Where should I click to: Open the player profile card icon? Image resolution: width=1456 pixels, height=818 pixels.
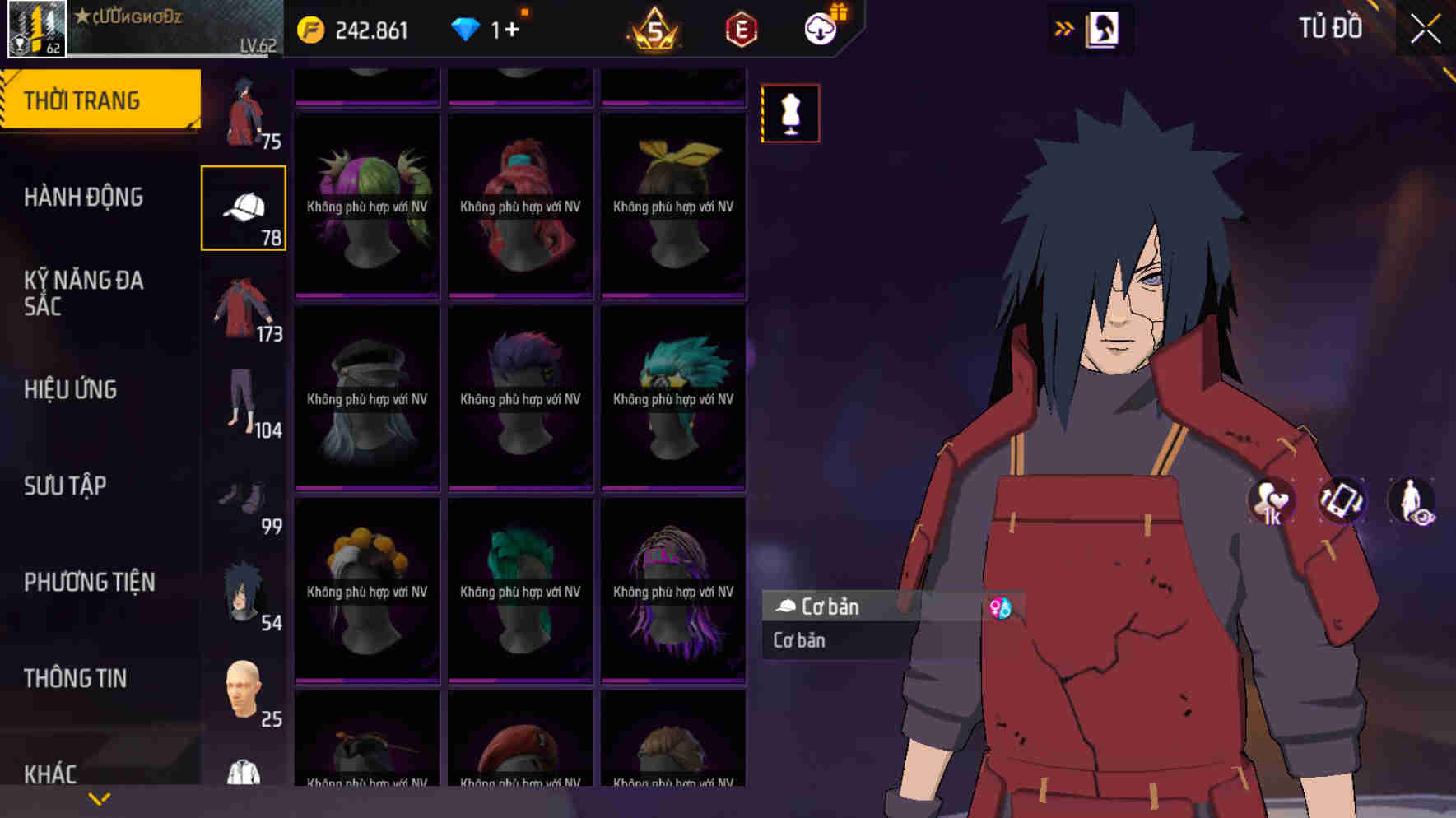click(1103, 27)
